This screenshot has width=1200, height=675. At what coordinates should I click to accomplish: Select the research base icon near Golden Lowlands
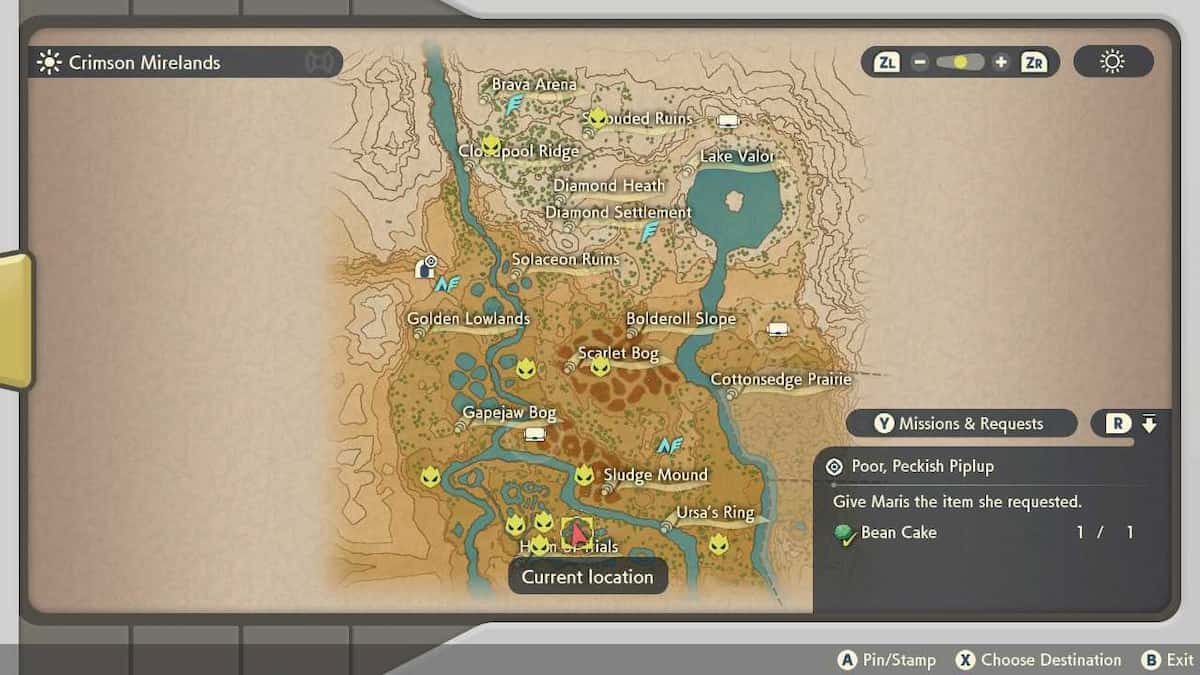(425, 267)
